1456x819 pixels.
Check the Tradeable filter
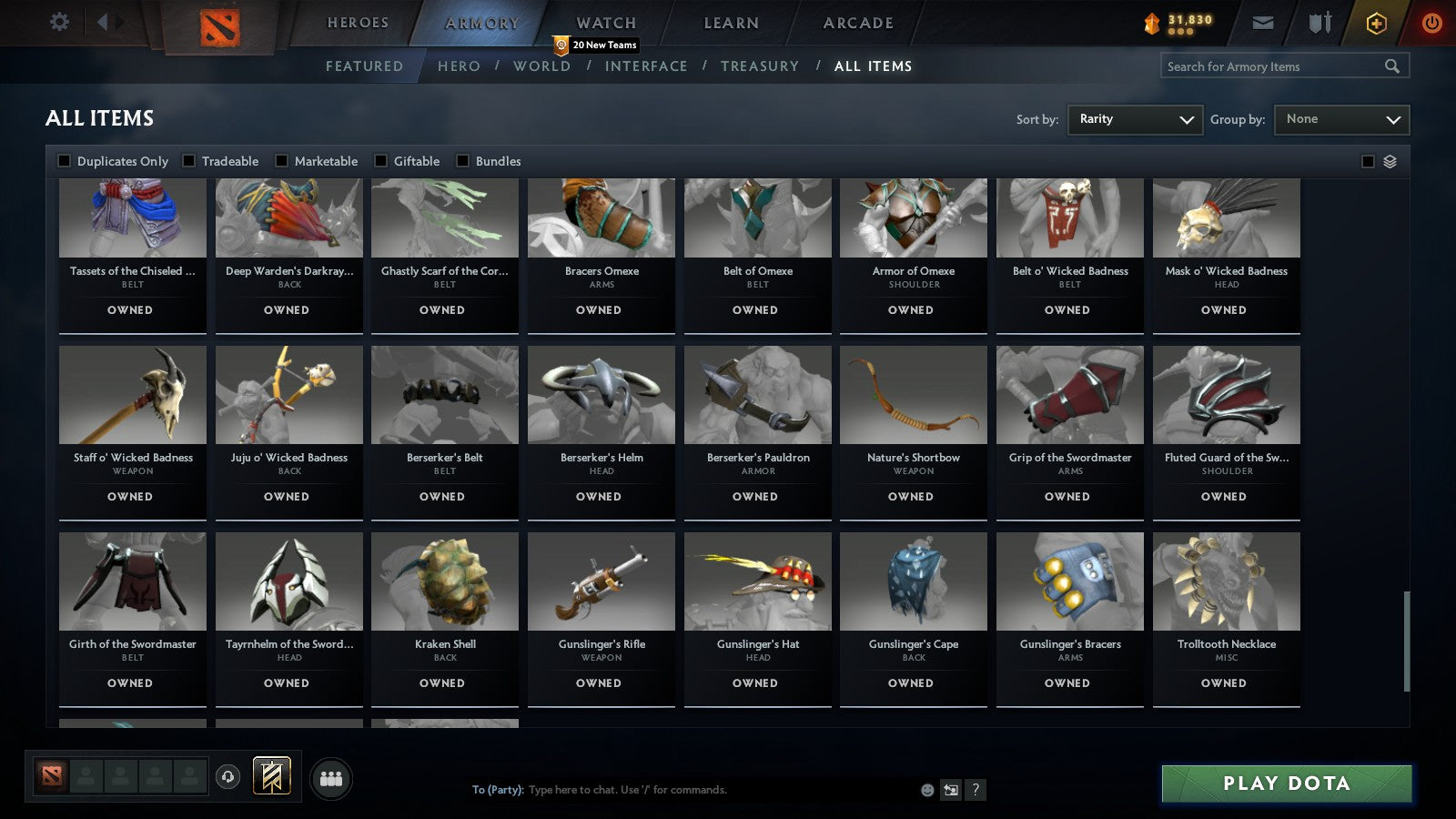[188, 160]
